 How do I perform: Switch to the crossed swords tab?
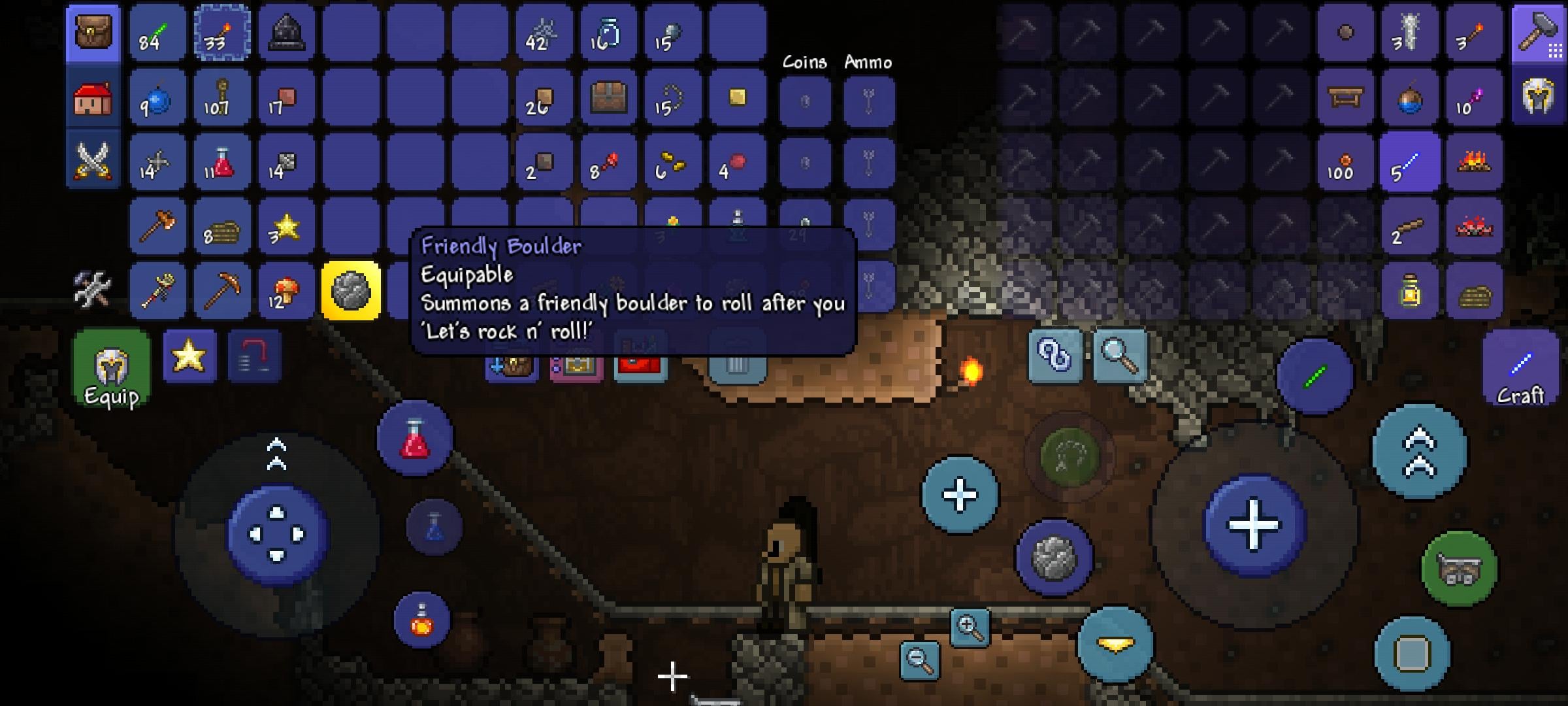(93, 161)
